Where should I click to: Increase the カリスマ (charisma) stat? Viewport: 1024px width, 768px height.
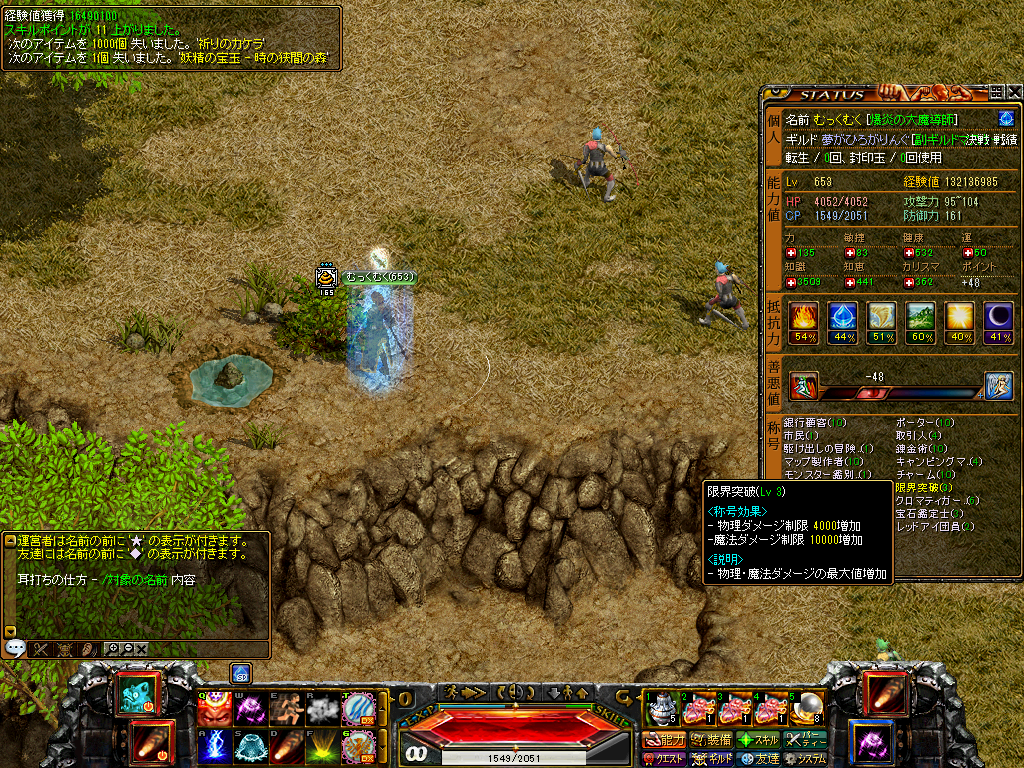pyautogui.click(x=907, y=282)
